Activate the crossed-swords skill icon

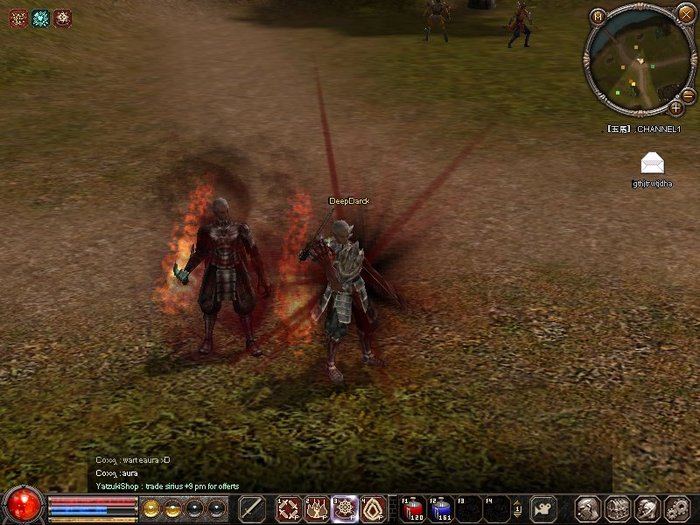(289, 507)
